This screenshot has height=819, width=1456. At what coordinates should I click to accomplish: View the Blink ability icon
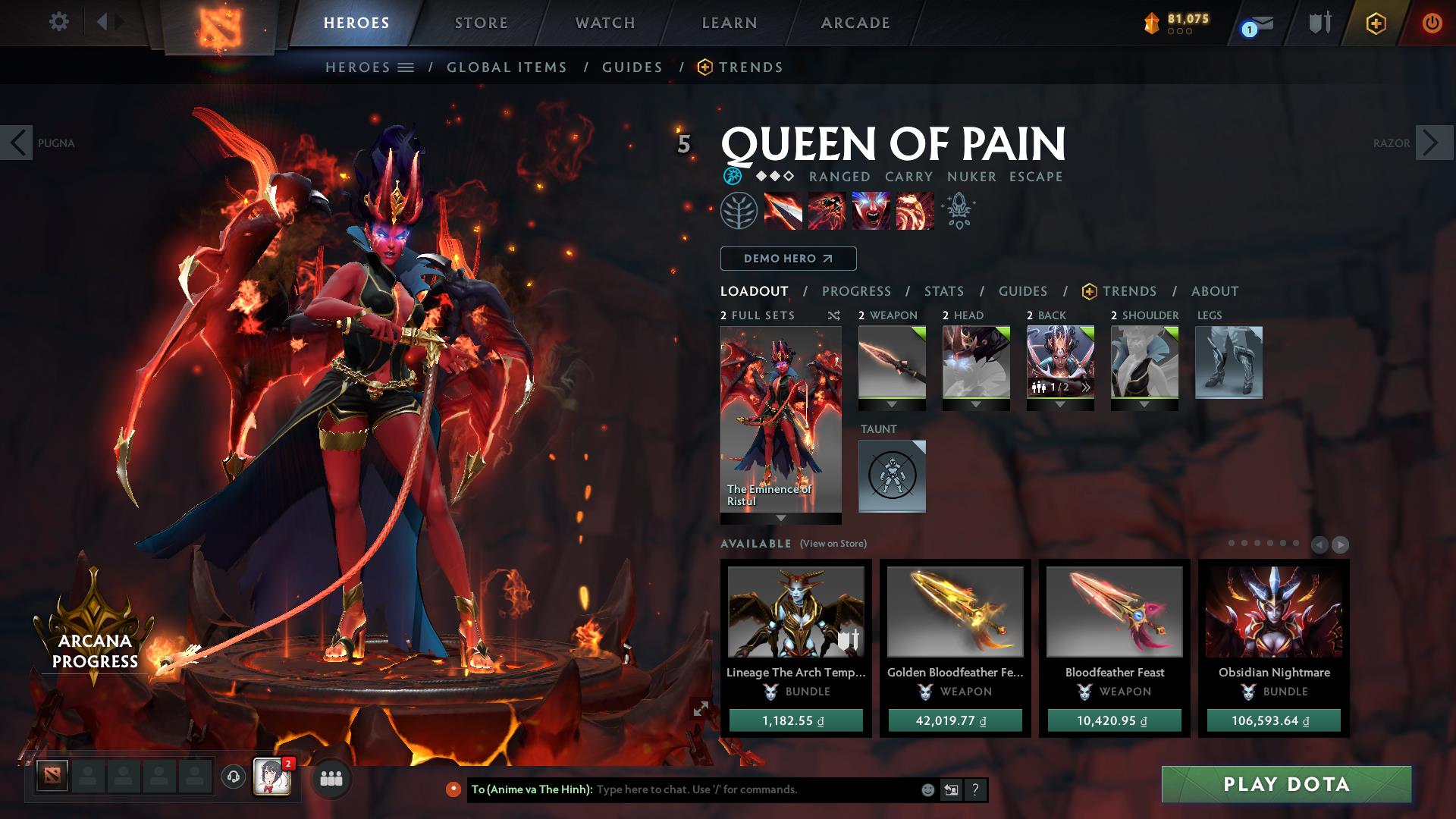[828, 211]
